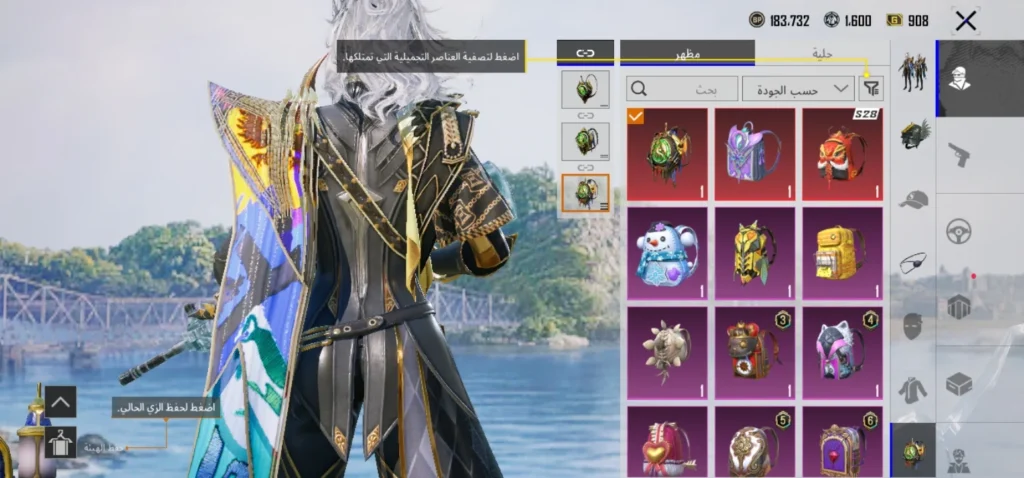Click the upward arrow expand button
The width and height of the screenshot is (1024, 478).
[59, 402]
